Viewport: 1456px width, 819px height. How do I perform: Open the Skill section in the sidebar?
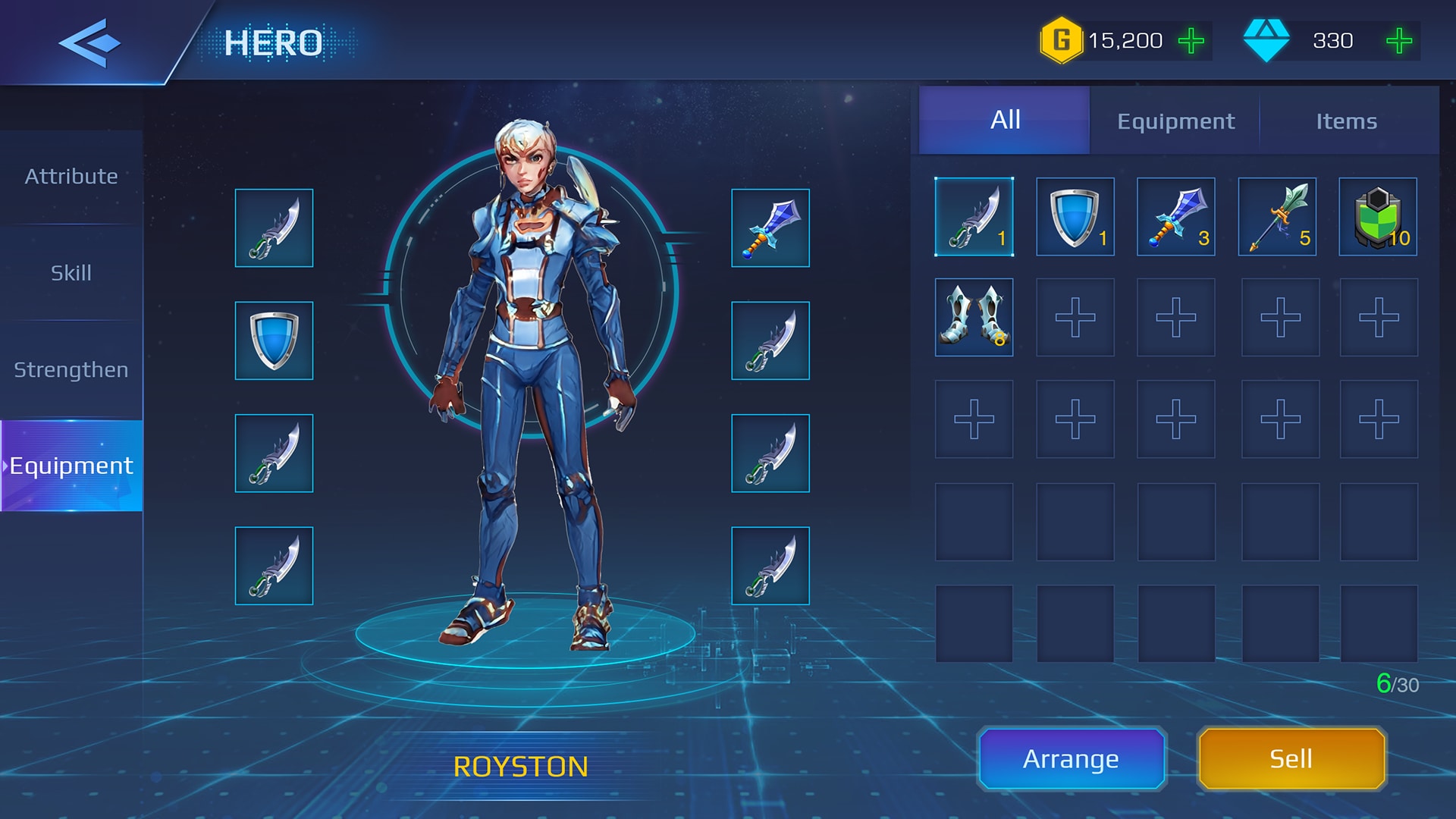[x=71, y=273]
